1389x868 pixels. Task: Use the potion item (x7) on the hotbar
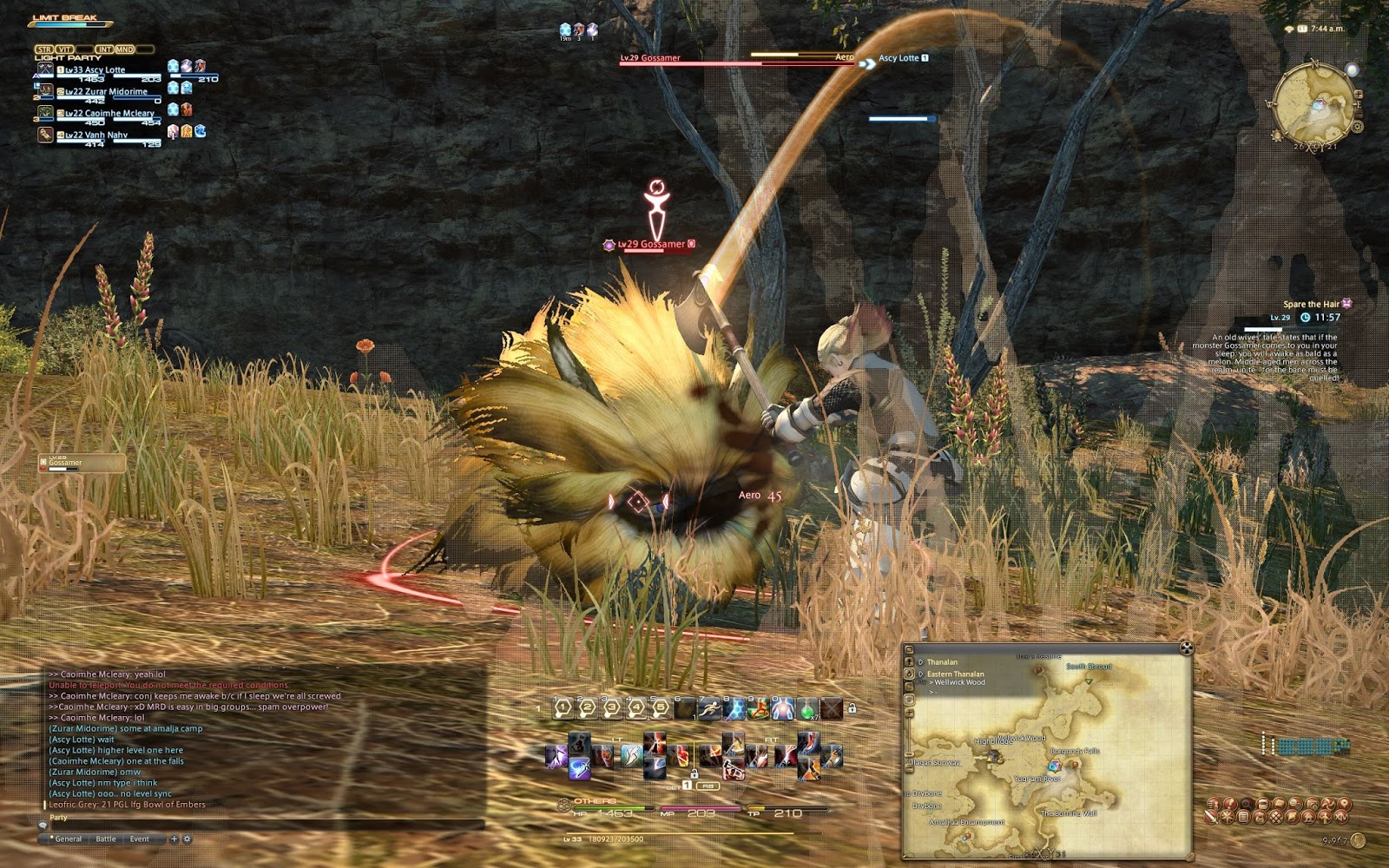(808, 707)
